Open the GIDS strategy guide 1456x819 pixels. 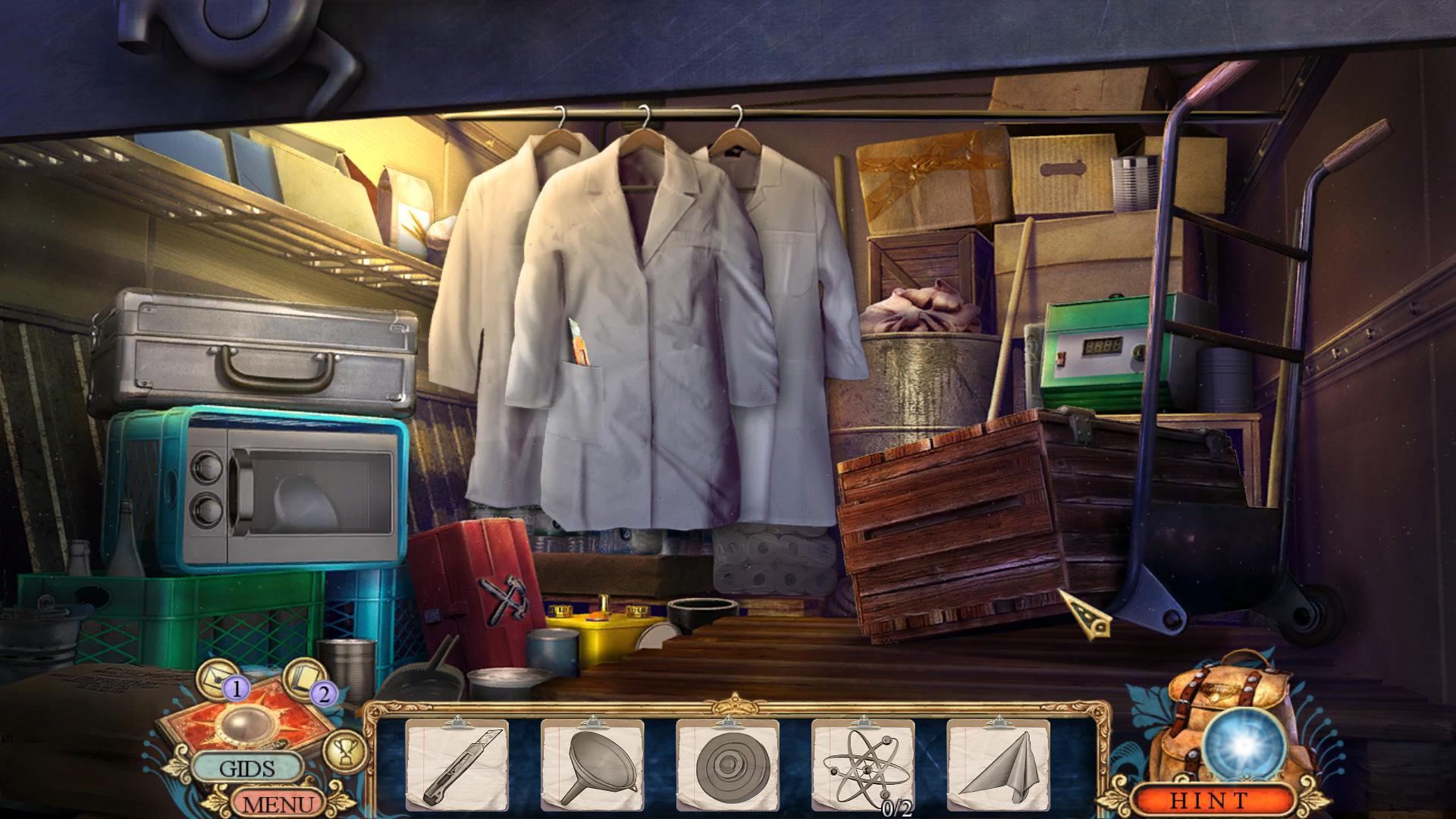[x=247, y=768]
